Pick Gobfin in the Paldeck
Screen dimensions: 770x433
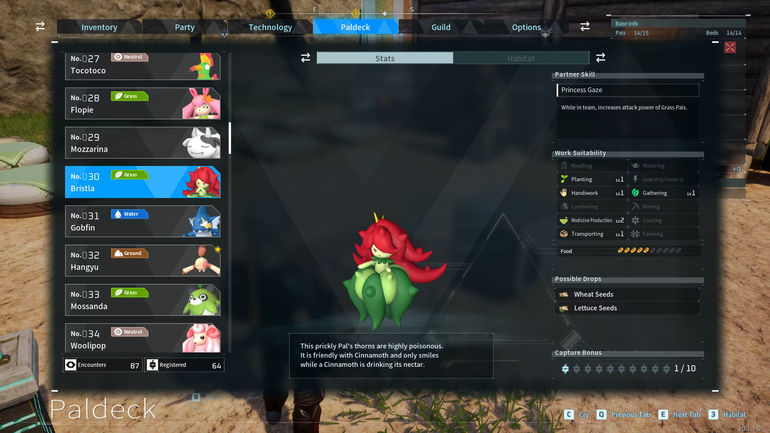tap(143, 221)
